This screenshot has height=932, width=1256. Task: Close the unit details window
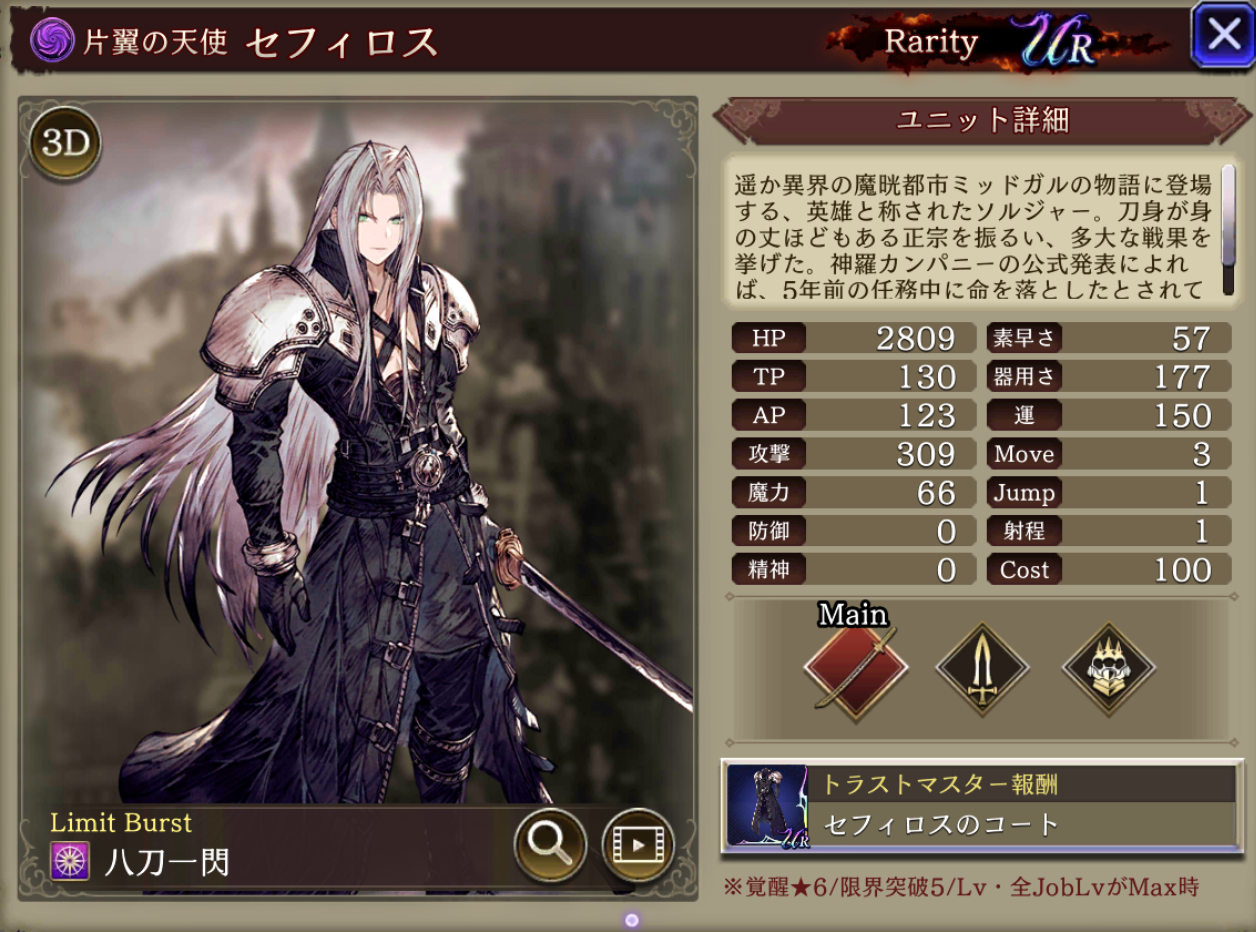pyautogui.click(x=1223, y=36)
